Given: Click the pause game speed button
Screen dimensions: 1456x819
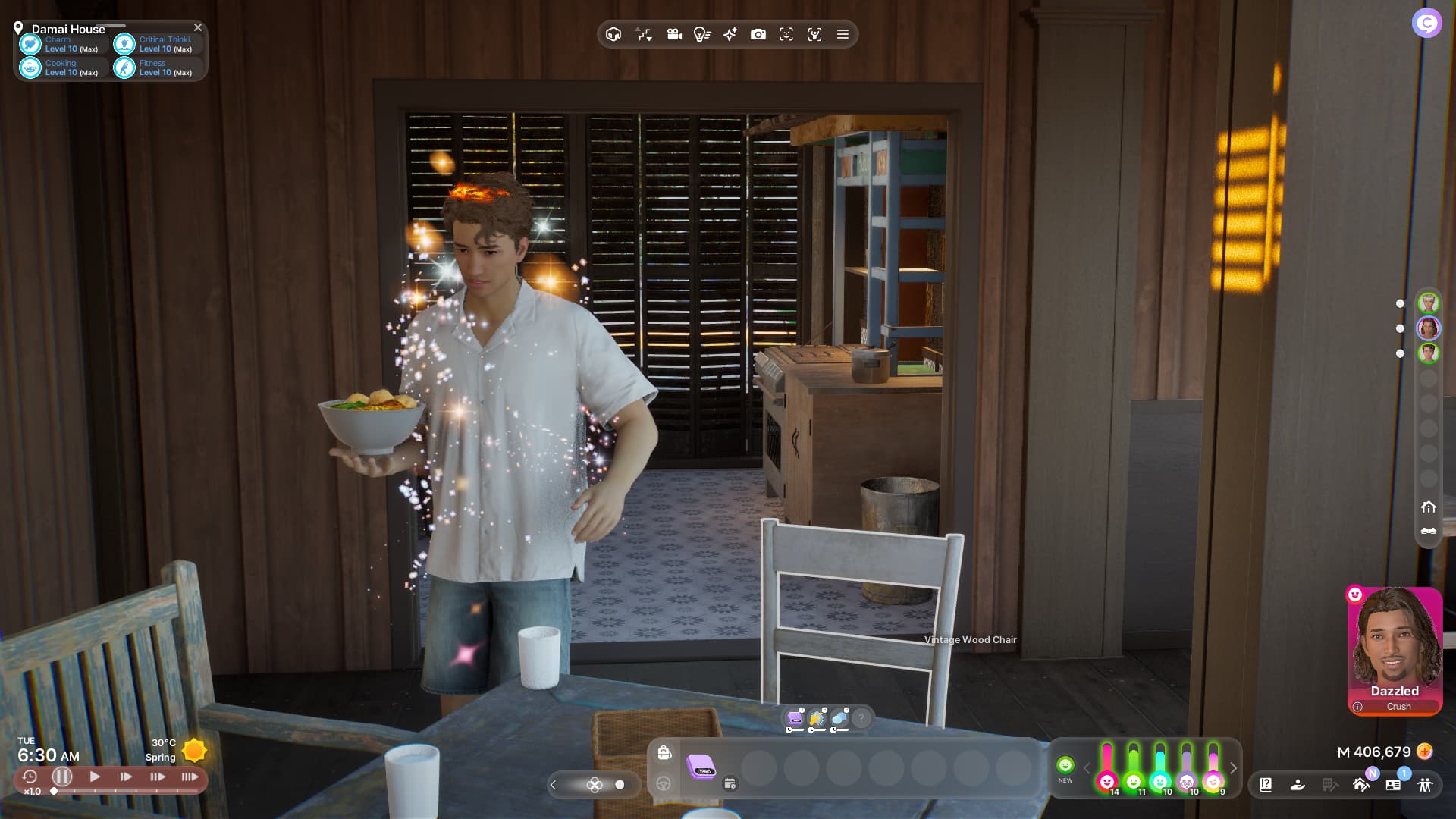Looking at the screenshot, I should [62, 777].
